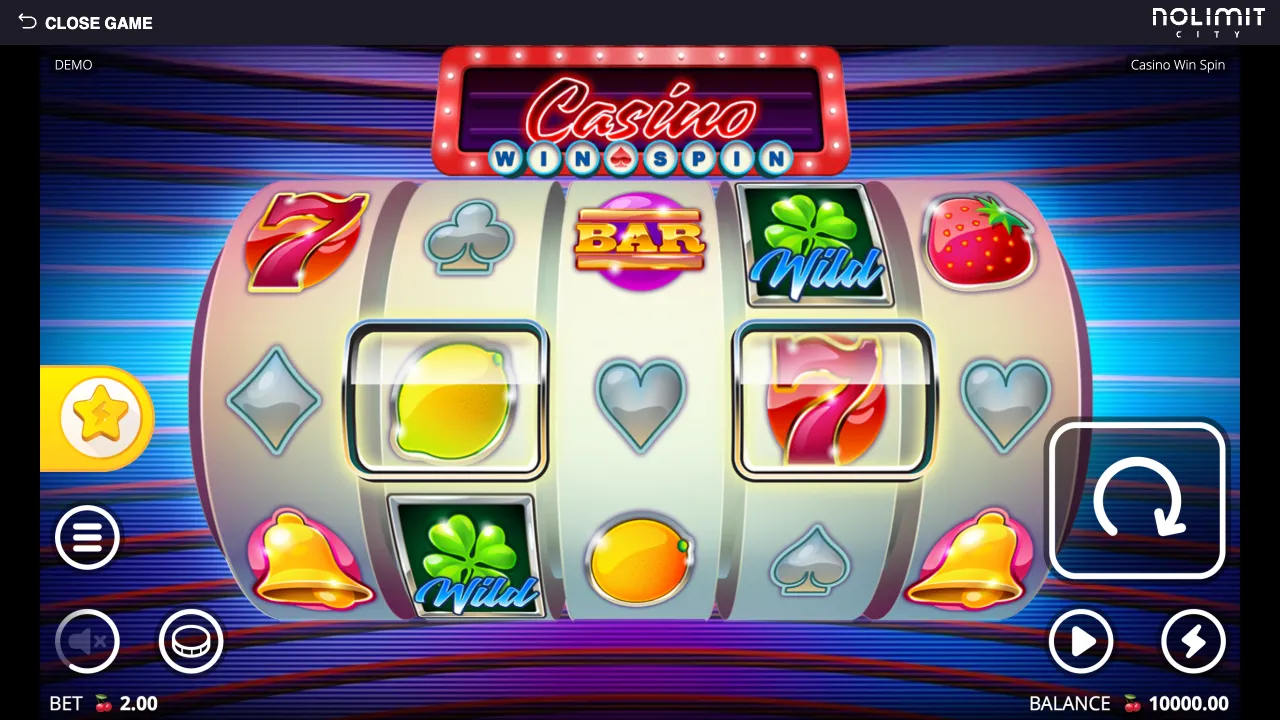Viewport: 1280px width, 720px height.
Task: Click the DEMO label
Action: click(x=73, y=64)
